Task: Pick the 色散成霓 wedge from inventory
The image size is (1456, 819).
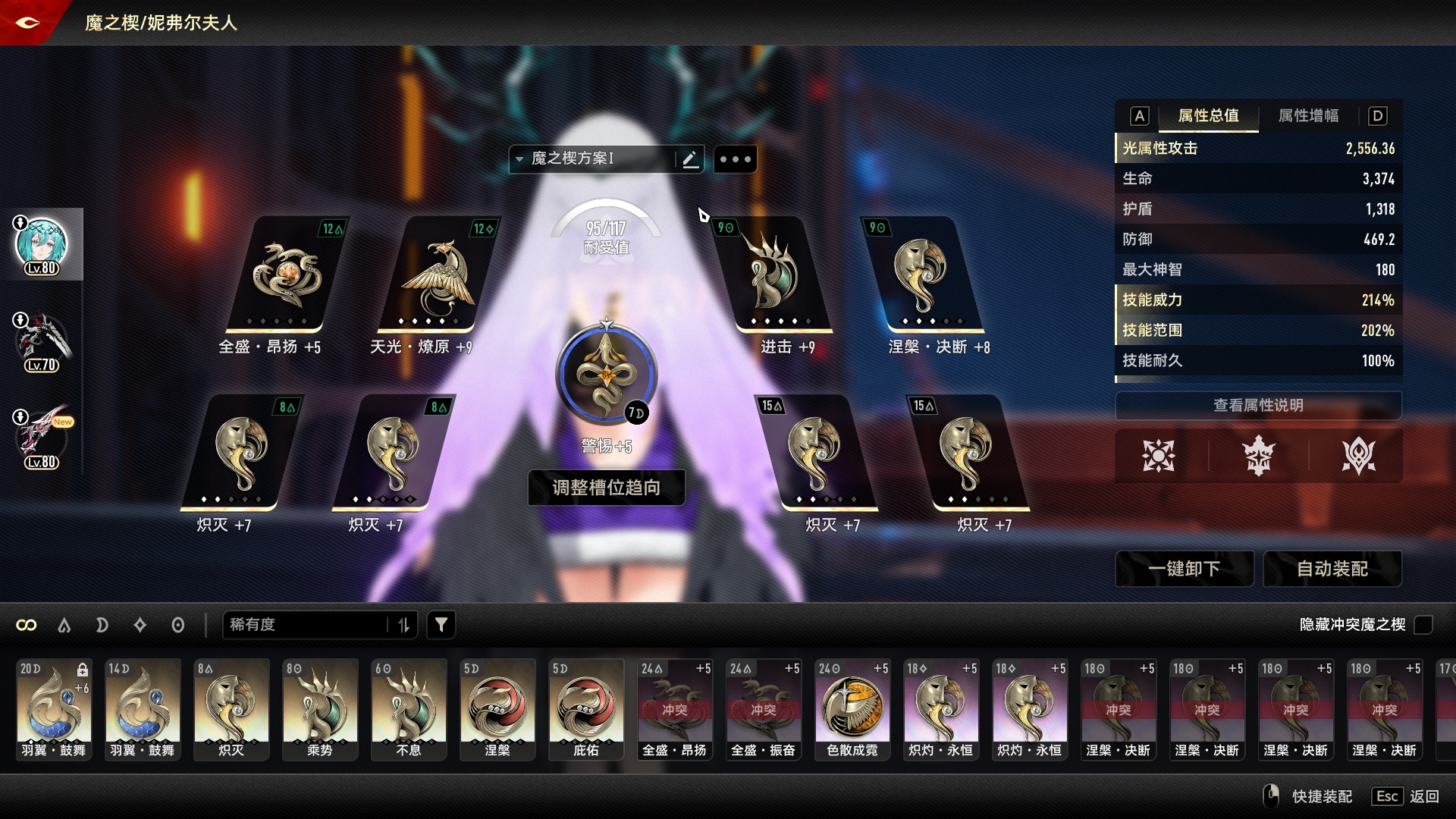Action: [x=852, y=710]
